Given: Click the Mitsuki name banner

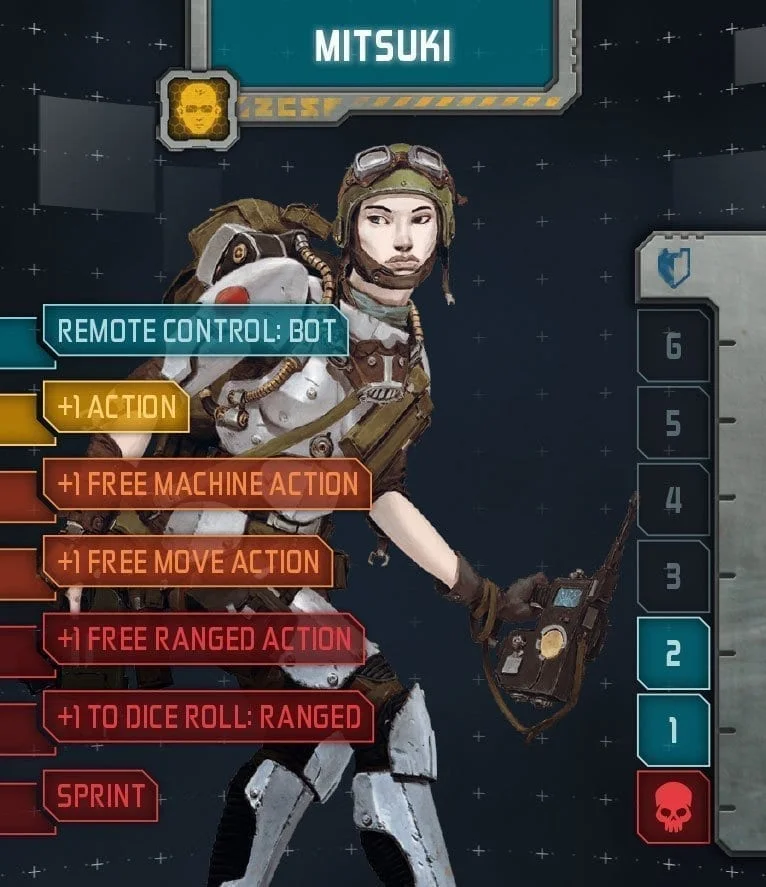Looking at the screenshot, I should pyautogui.click(x=383, y=45).
